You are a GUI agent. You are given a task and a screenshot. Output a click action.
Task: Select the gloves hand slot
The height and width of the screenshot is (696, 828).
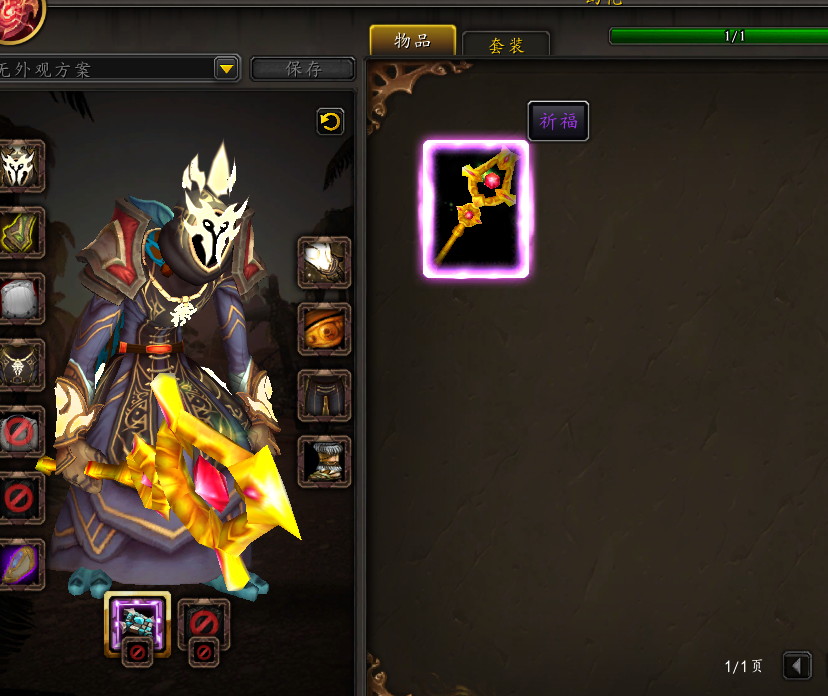click(324, 263)
